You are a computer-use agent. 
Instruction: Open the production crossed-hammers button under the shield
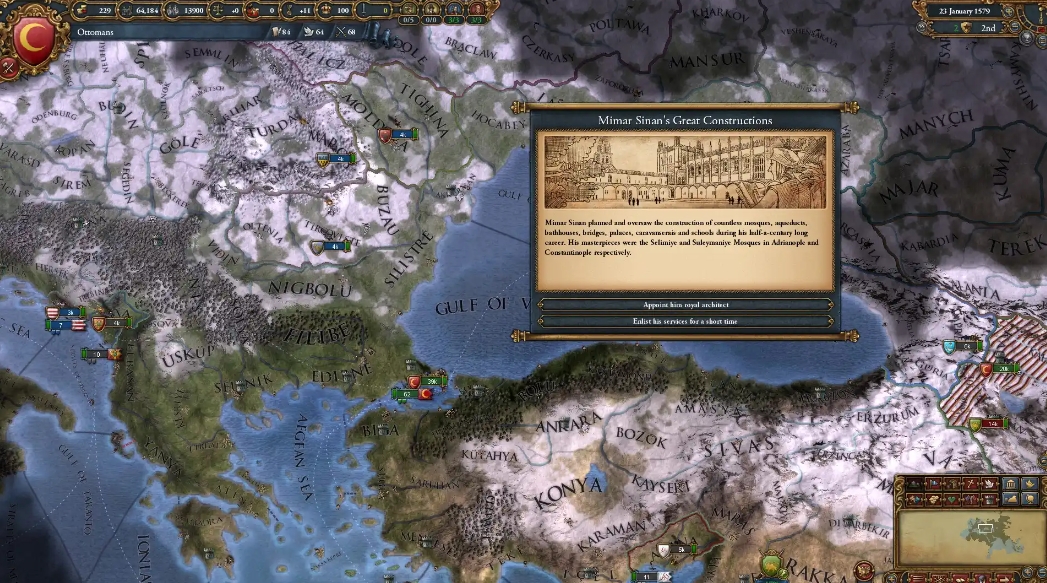coord(10,68)
